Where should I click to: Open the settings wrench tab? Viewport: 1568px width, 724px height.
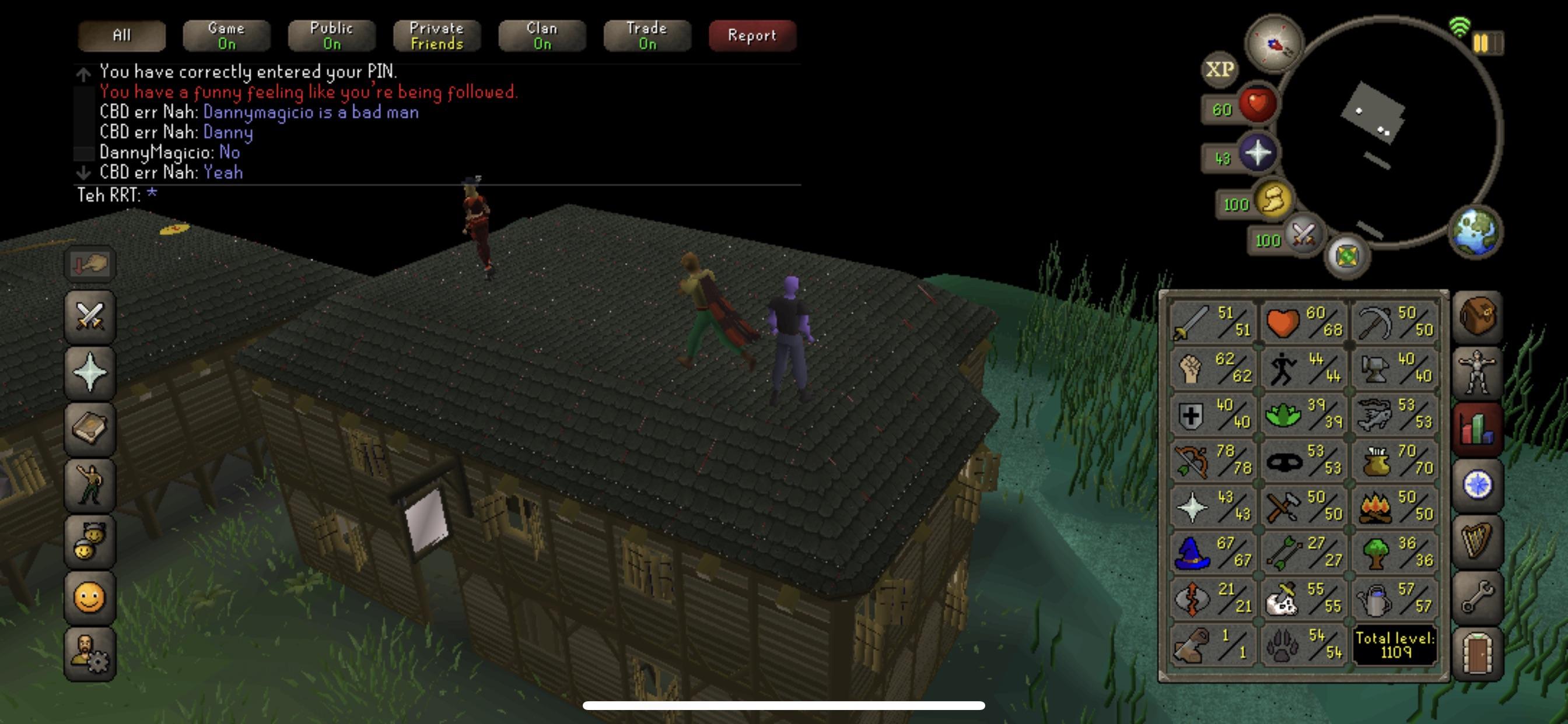(x=1478, y=596)
